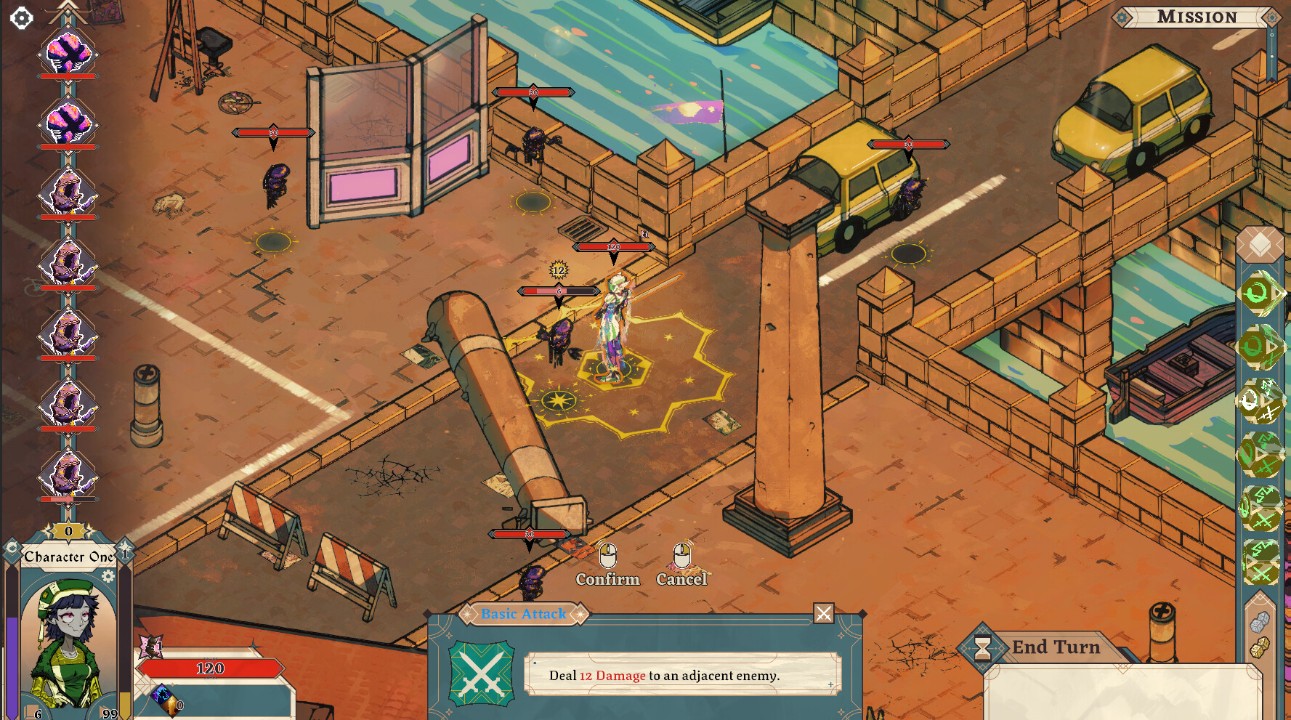1291x720 pixels.
Task: Click the dark creature status icon above health
Action: (x=150, y=645)
